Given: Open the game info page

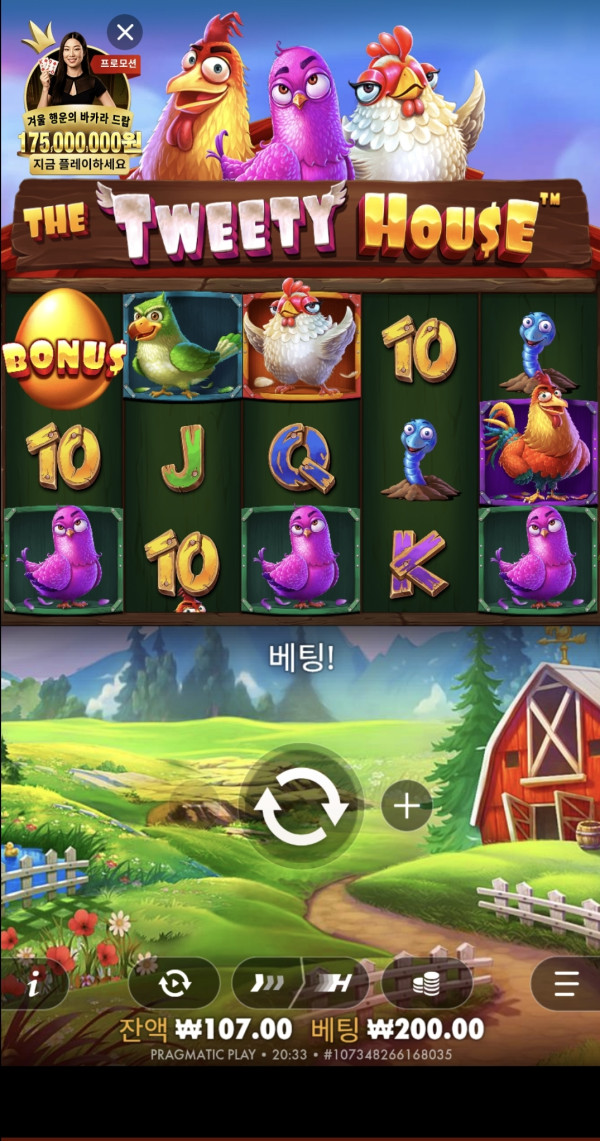Looking at the screenshot, I should click(32, 984).
